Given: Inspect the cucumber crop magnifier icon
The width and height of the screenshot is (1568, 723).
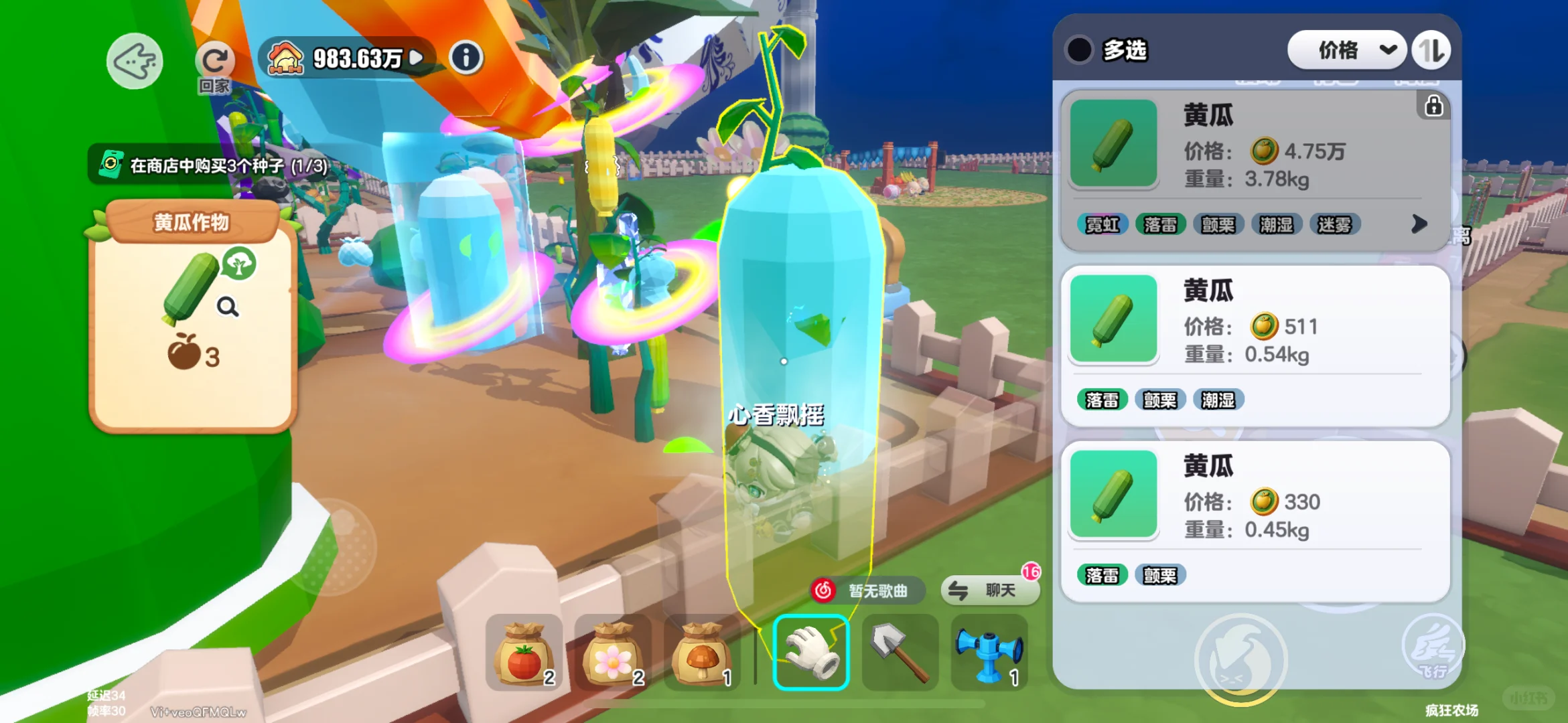Looking at the screenshot, I should [x=228, y=307].
